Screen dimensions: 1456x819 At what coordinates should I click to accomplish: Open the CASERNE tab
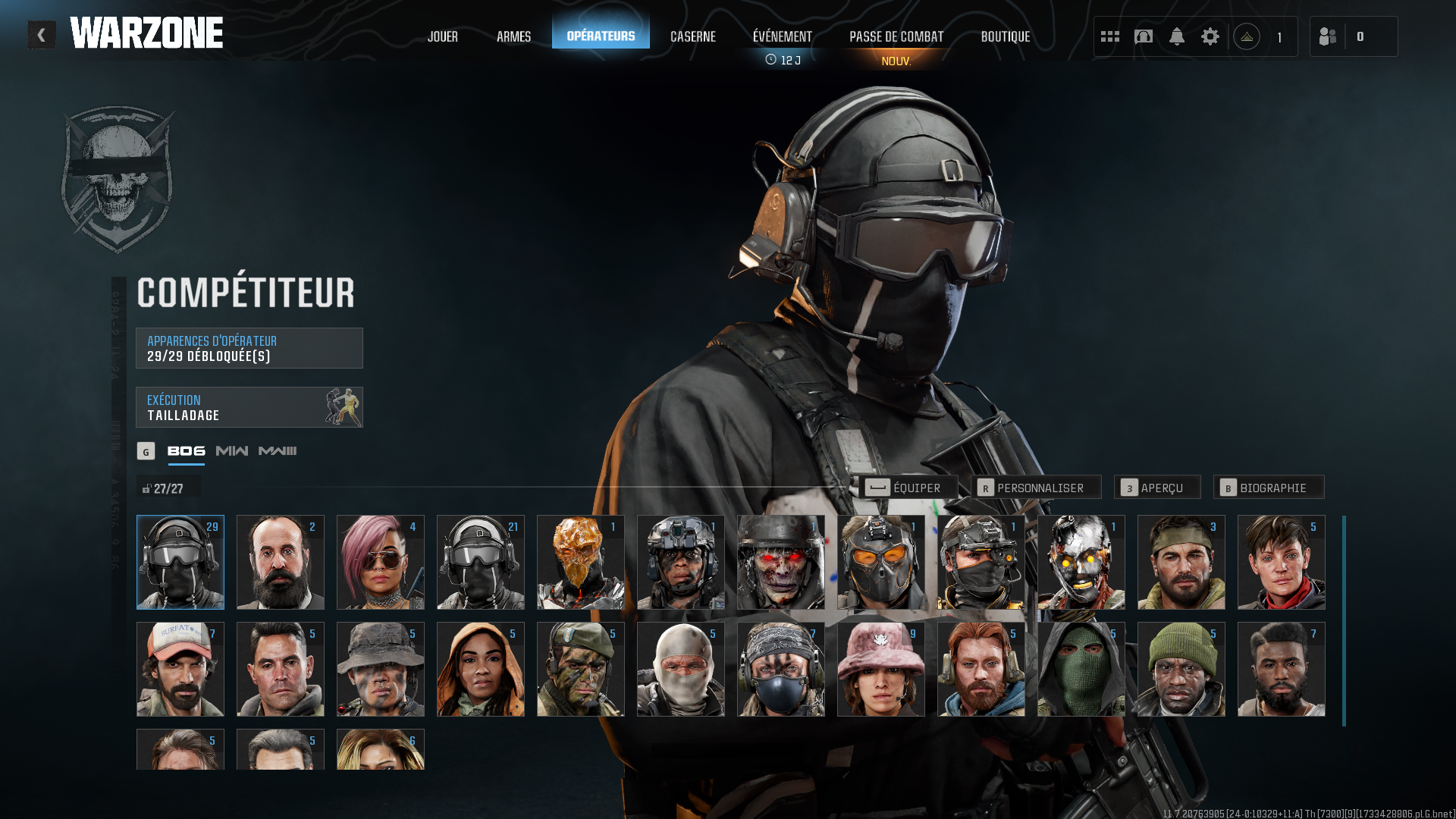692,36
